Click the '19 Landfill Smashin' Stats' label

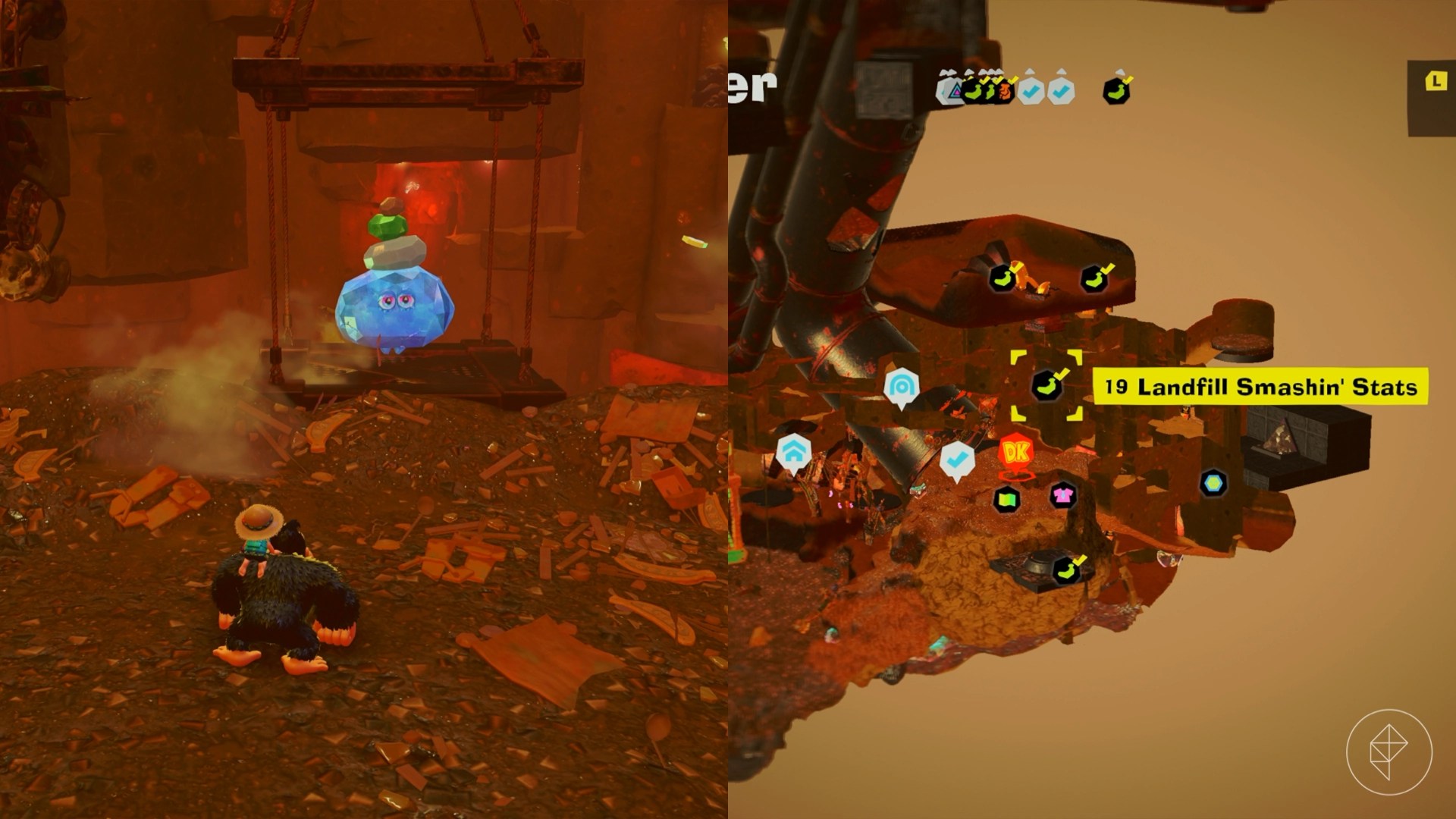pos(1260,387)
